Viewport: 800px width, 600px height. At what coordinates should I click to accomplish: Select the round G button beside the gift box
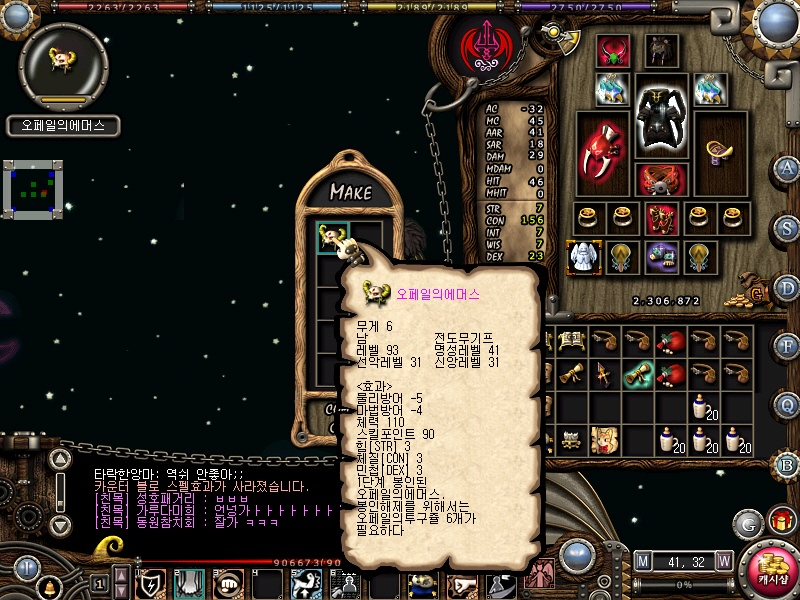(748, 522)
